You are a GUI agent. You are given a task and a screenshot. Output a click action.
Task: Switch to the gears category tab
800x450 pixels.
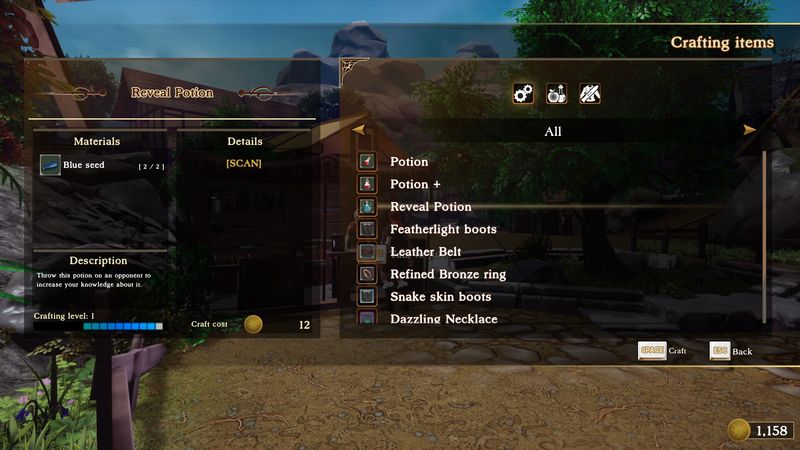(x=523, y=94)
